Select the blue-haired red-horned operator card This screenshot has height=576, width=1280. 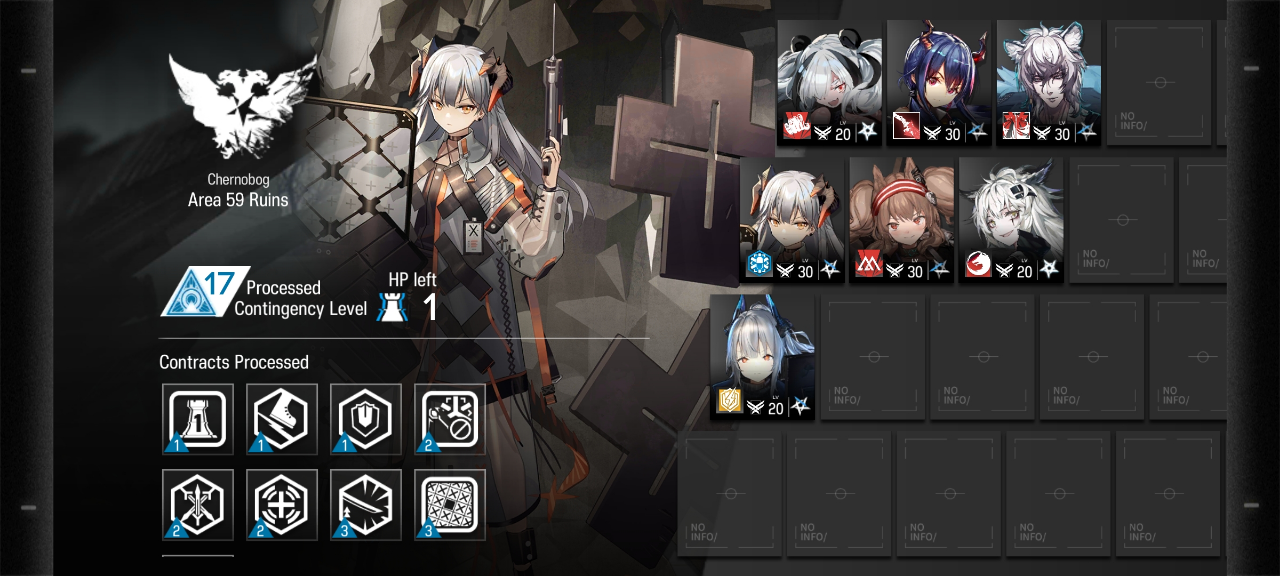click(938, 82)
